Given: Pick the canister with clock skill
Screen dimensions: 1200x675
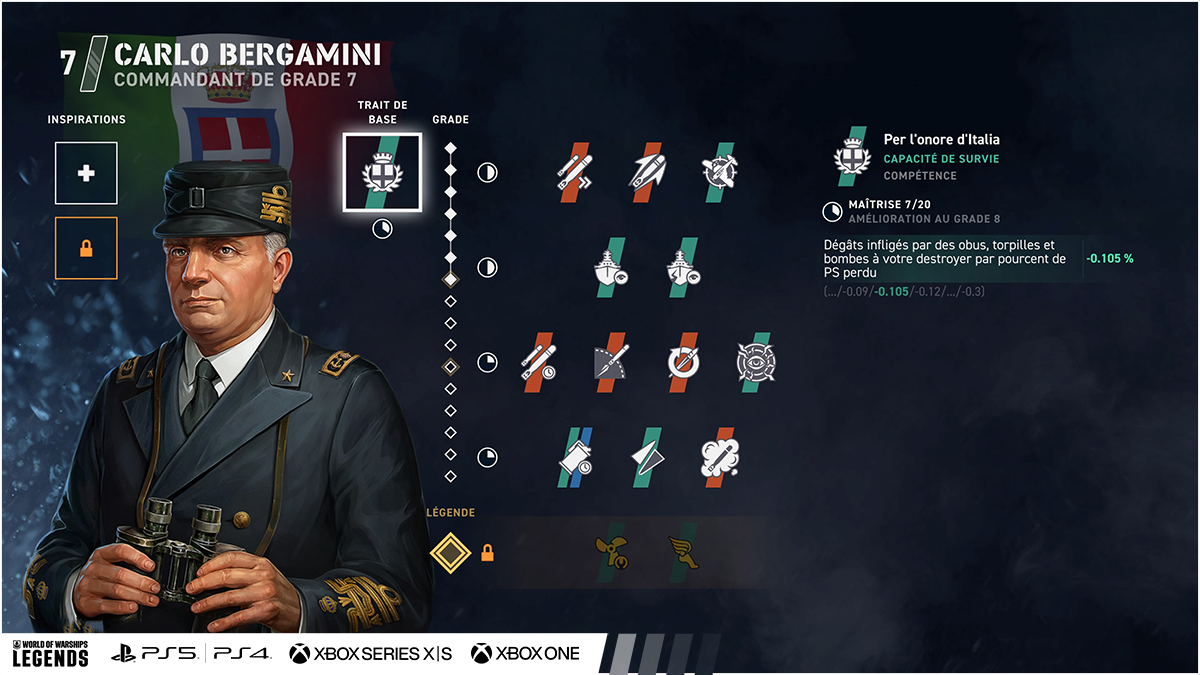Looking at the screenshot, I should [x=575, y=457].
